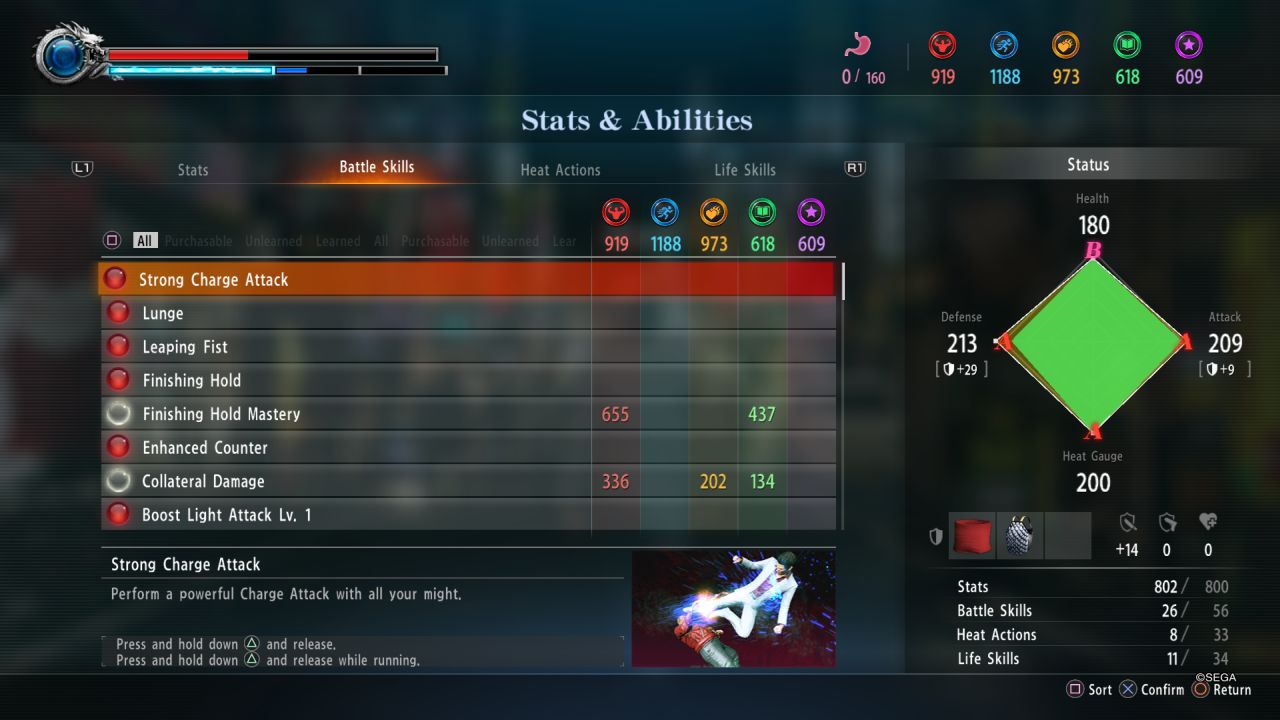Select the Strong Charge Attack skill
1280x720 pixels.
(x=213, y=280)
